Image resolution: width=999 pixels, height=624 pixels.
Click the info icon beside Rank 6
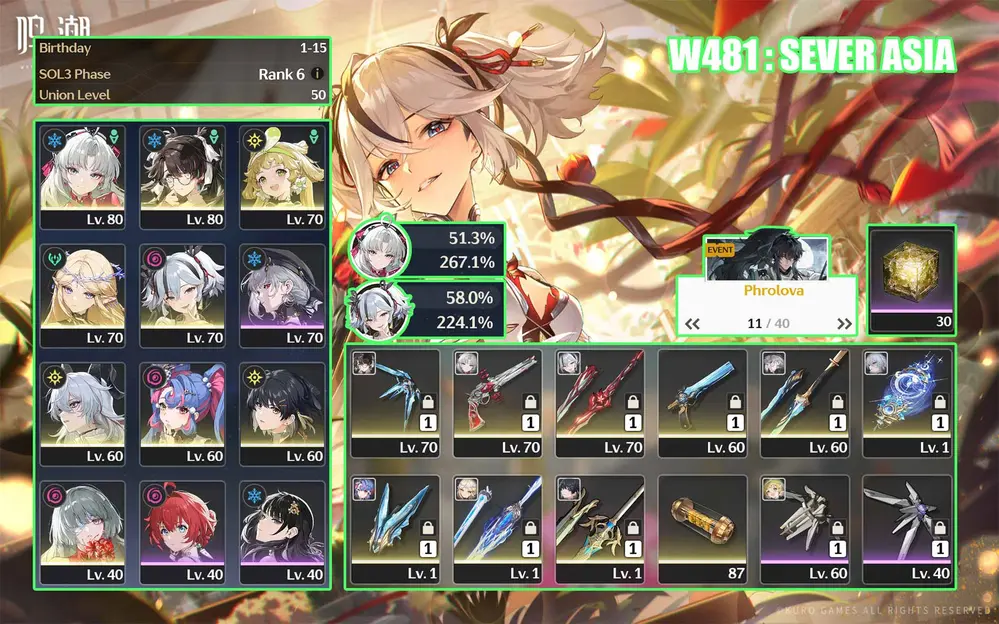317,74
